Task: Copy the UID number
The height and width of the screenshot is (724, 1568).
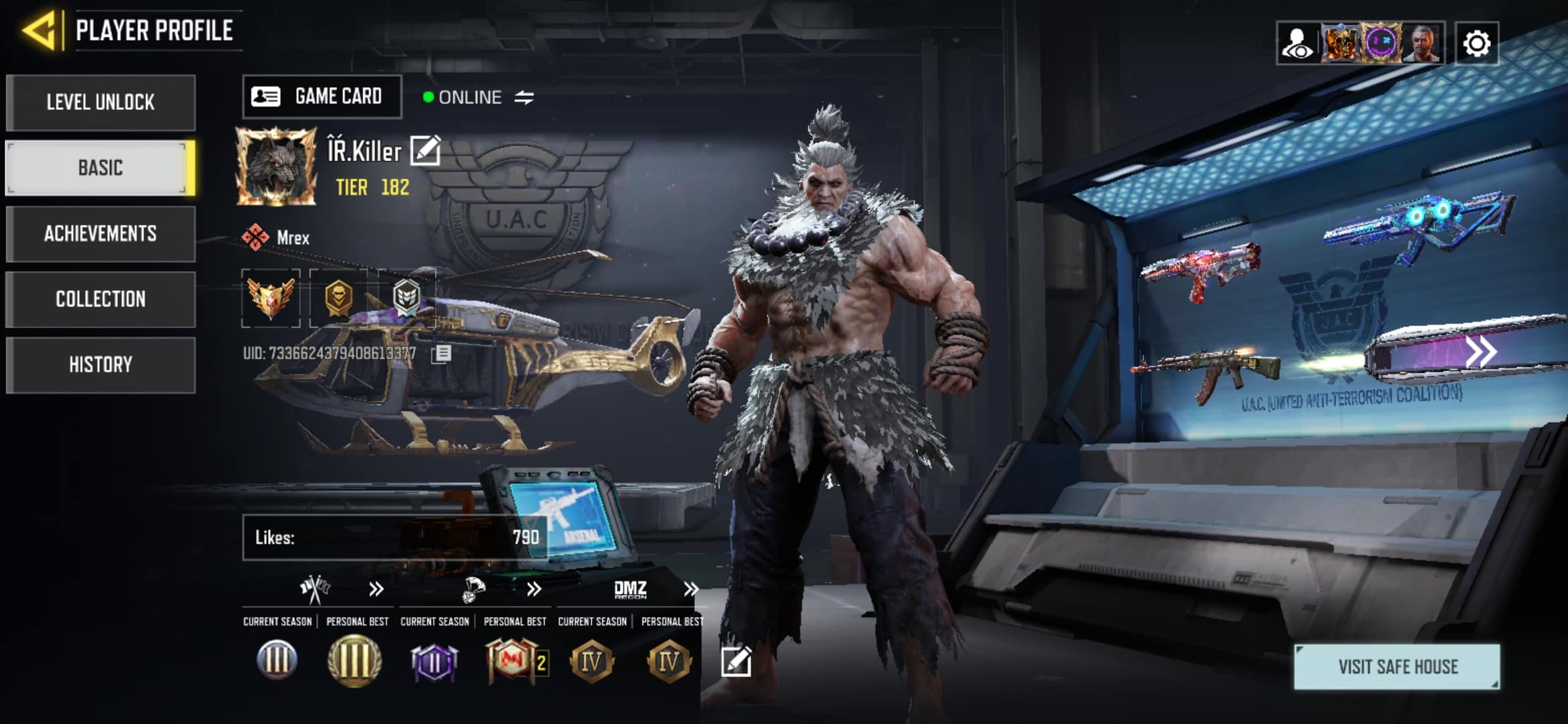Action: (442, 353)
